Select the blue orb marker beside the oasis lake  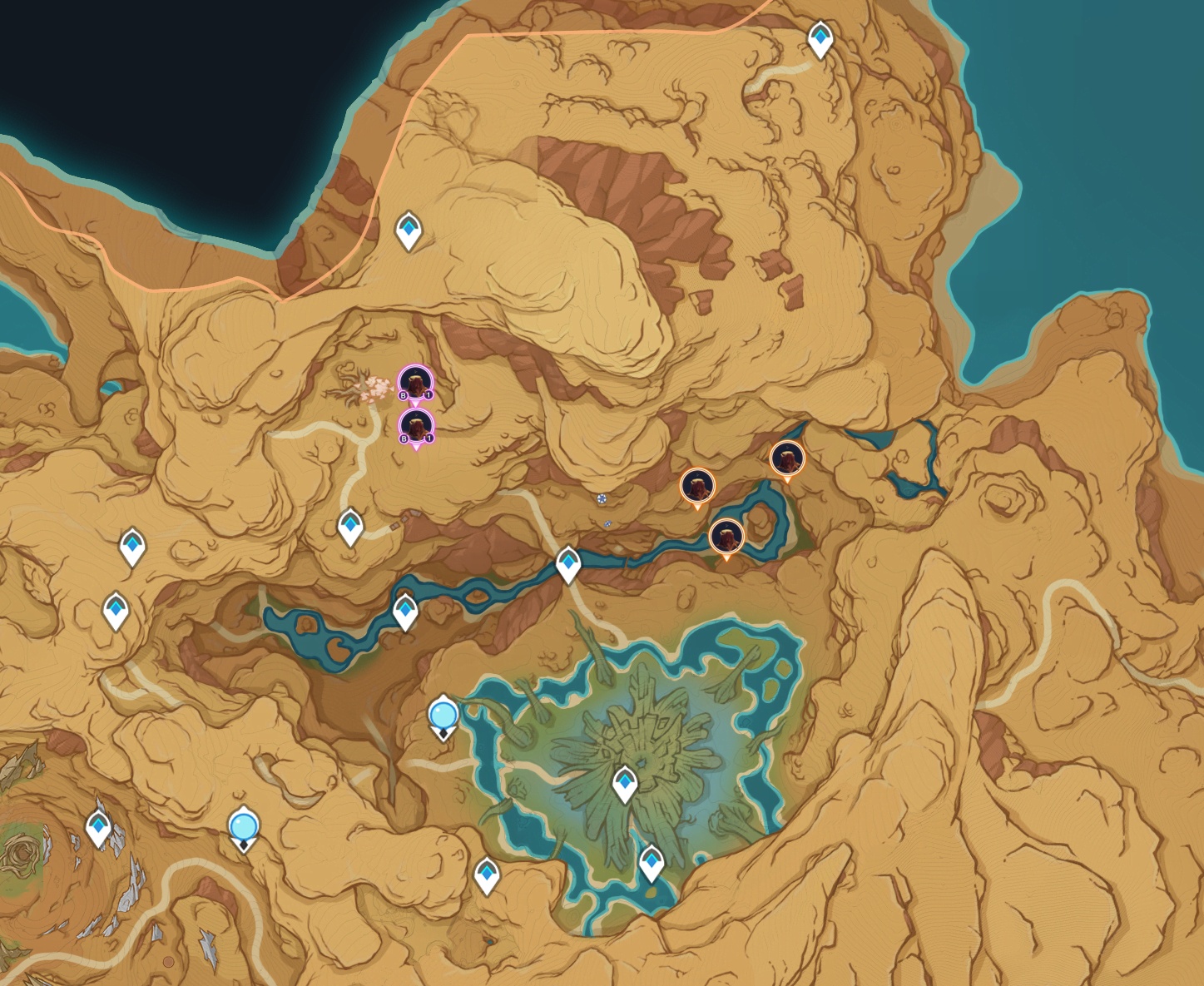(x=443, y=715)
